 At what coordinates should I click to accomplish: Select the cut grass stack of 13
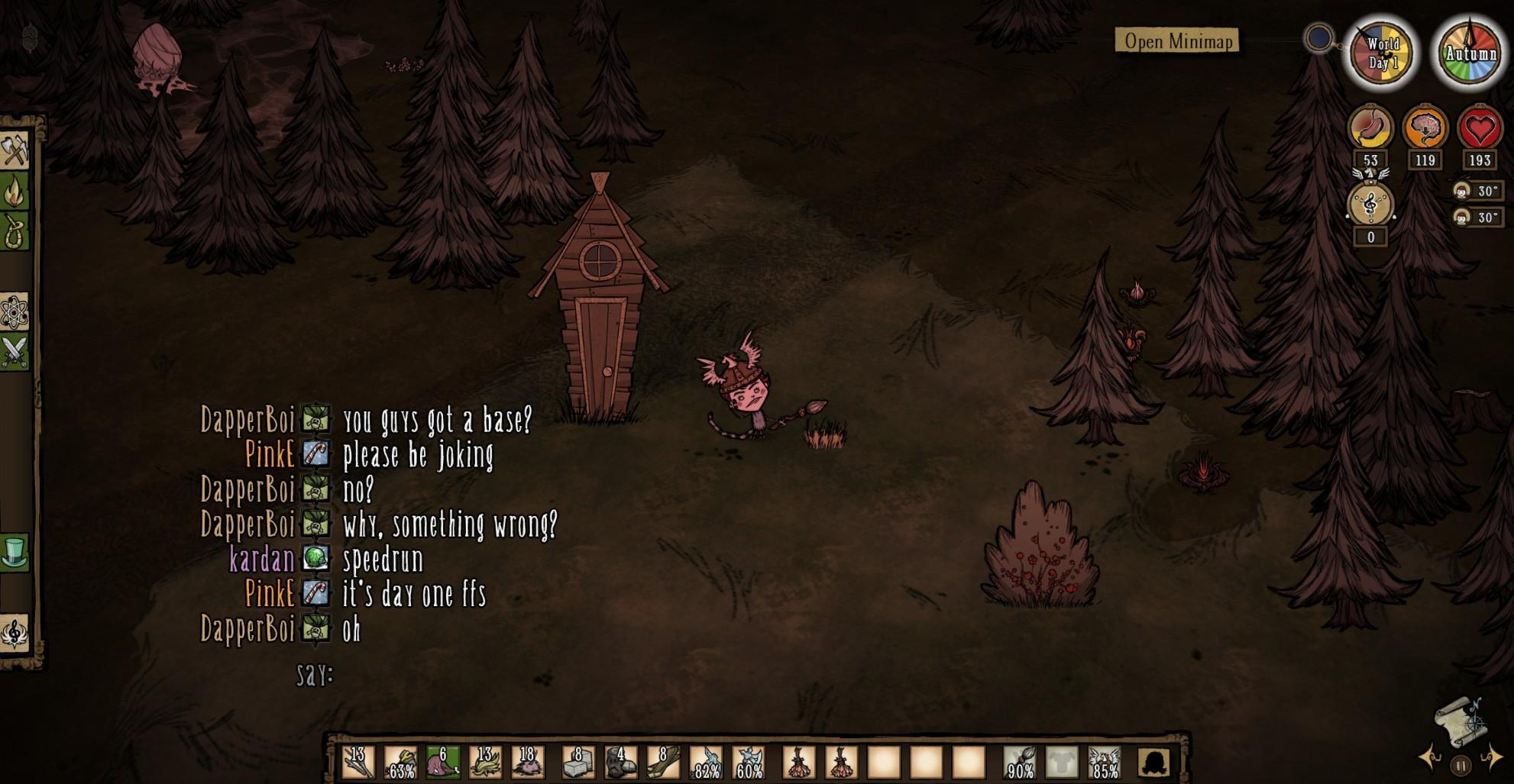485,762
